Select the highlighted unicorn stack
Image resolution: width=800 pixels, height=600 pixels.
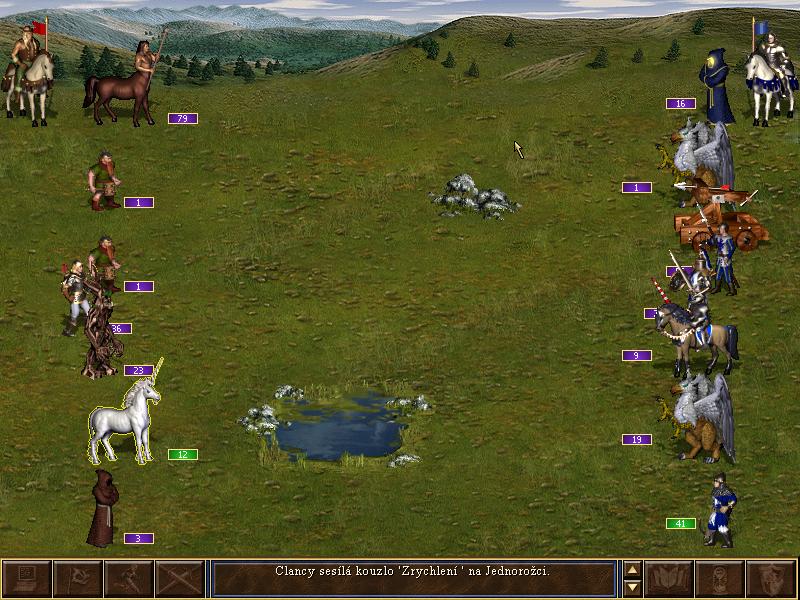(126, 422)
